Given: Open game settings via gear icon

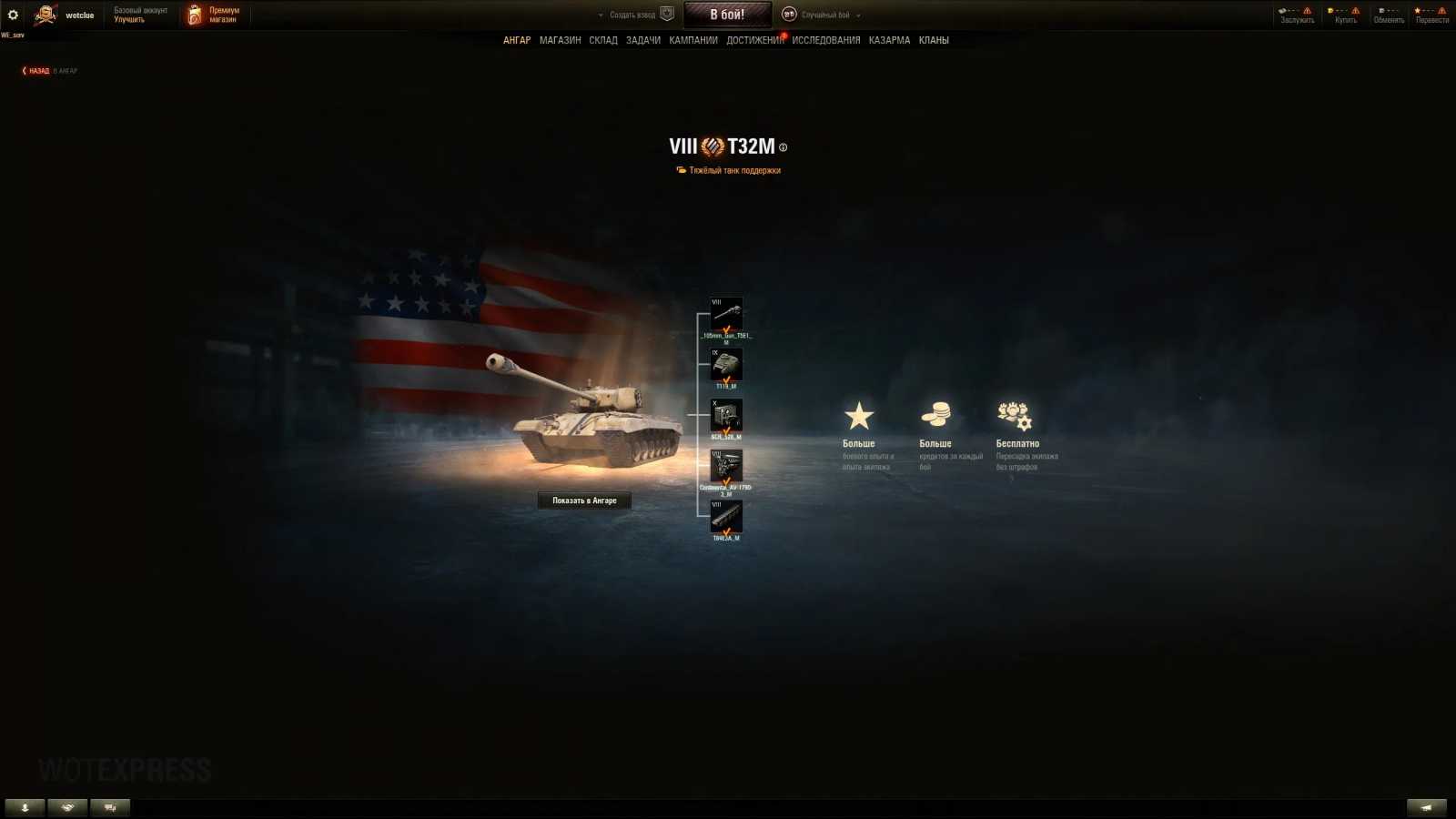Looking at the screenshot, I should point(12,15).
